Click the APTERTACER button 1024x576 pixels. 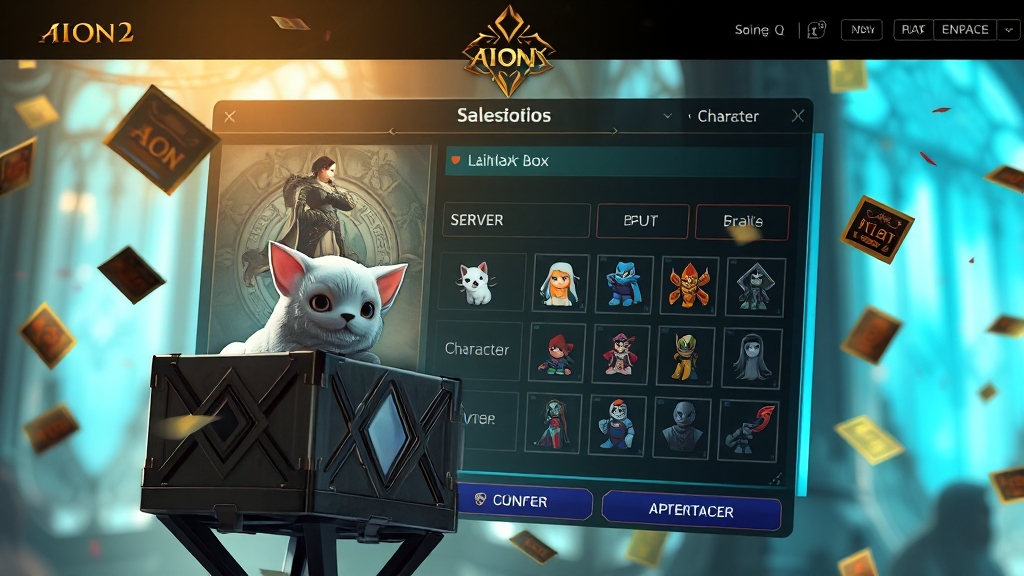691,511
